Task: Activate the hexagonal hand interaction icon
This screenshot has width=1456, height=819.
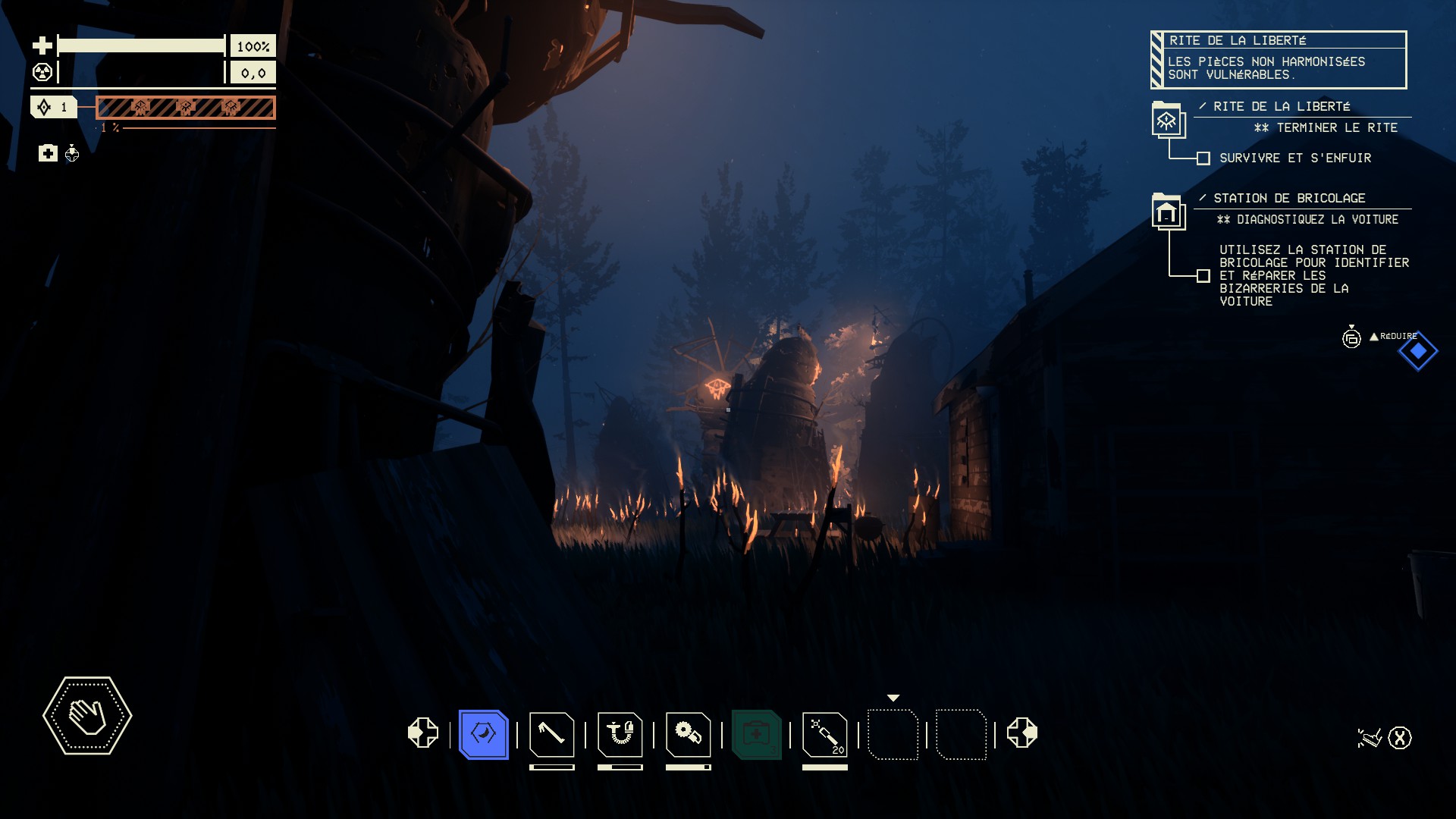Action: [87, 716]
